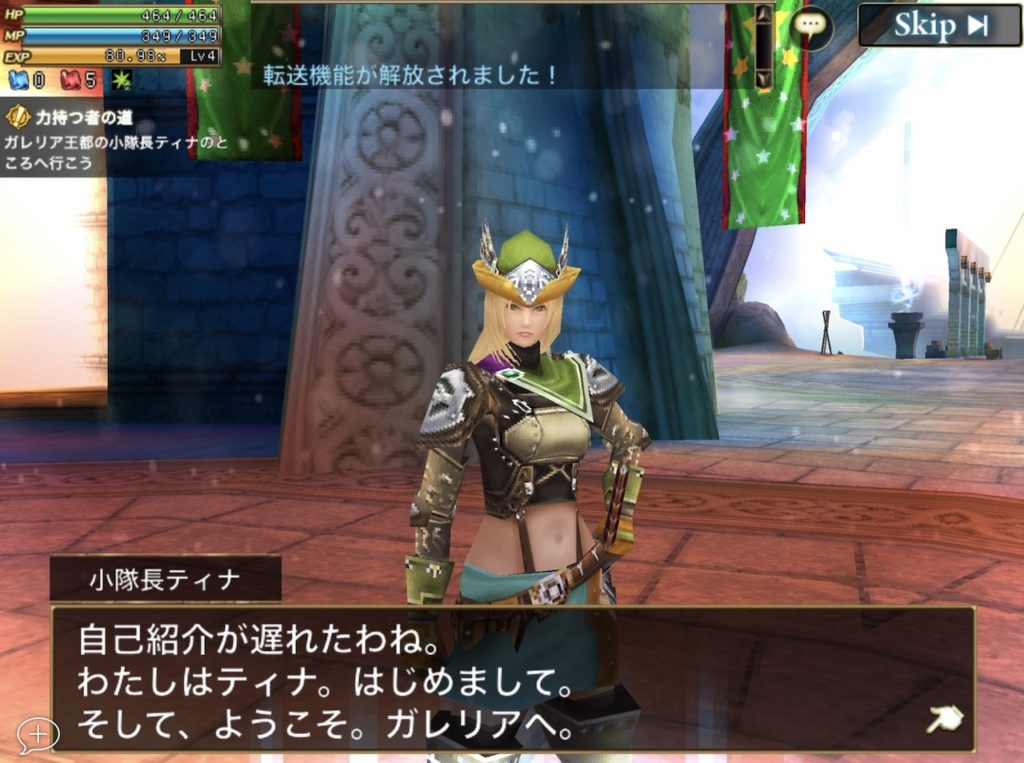Image resolution: width=1024 pixels, height=763 pixels.
Task: Select the blue crystal counter icon
Action: 20,80
